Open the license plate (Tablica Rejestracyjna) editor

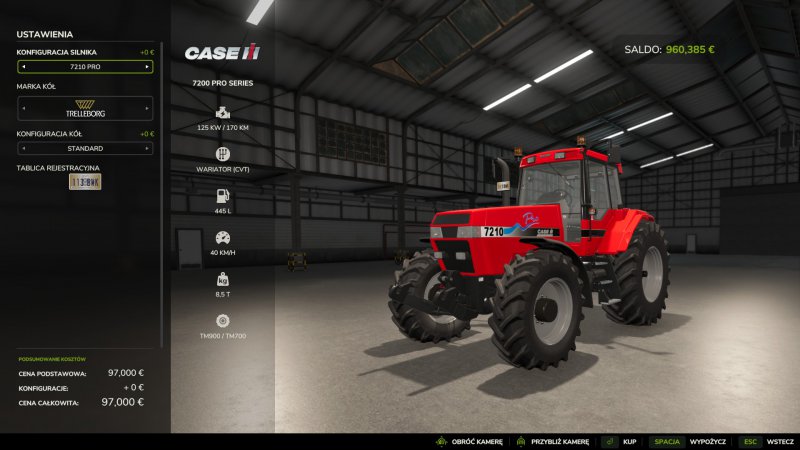click(x=85, y=182)
